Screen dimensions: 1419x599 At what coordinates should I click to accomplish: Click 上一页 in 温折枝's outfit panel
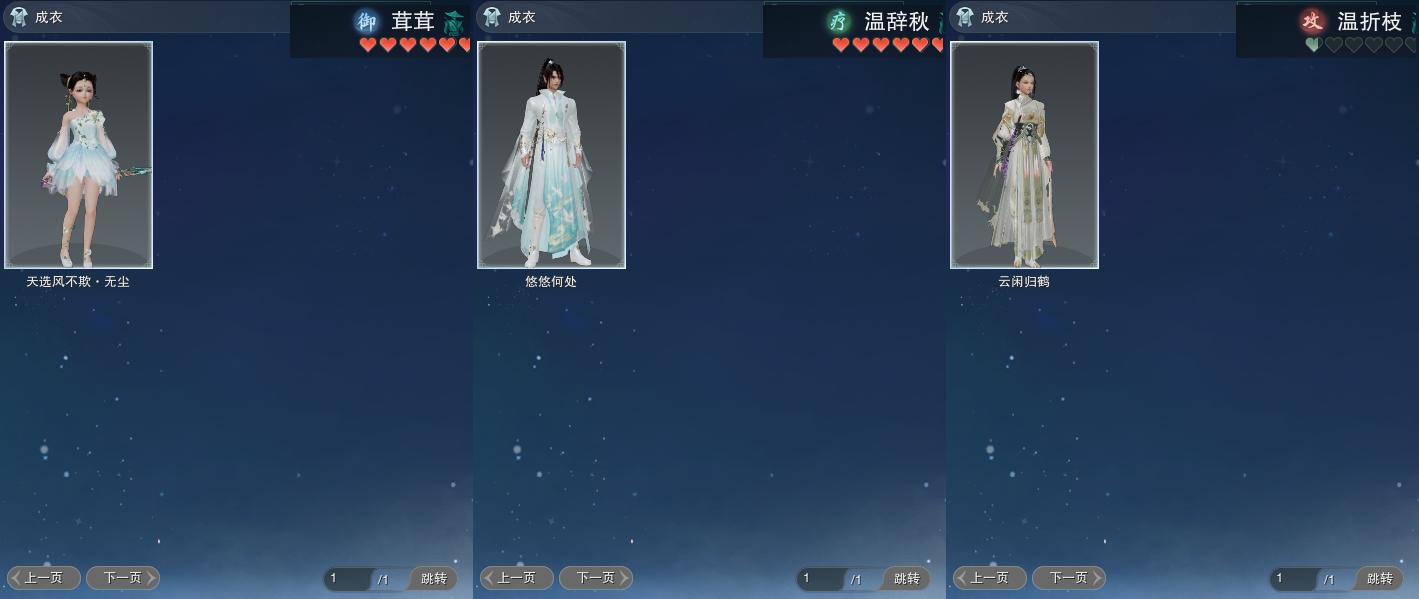coord(990,578)
